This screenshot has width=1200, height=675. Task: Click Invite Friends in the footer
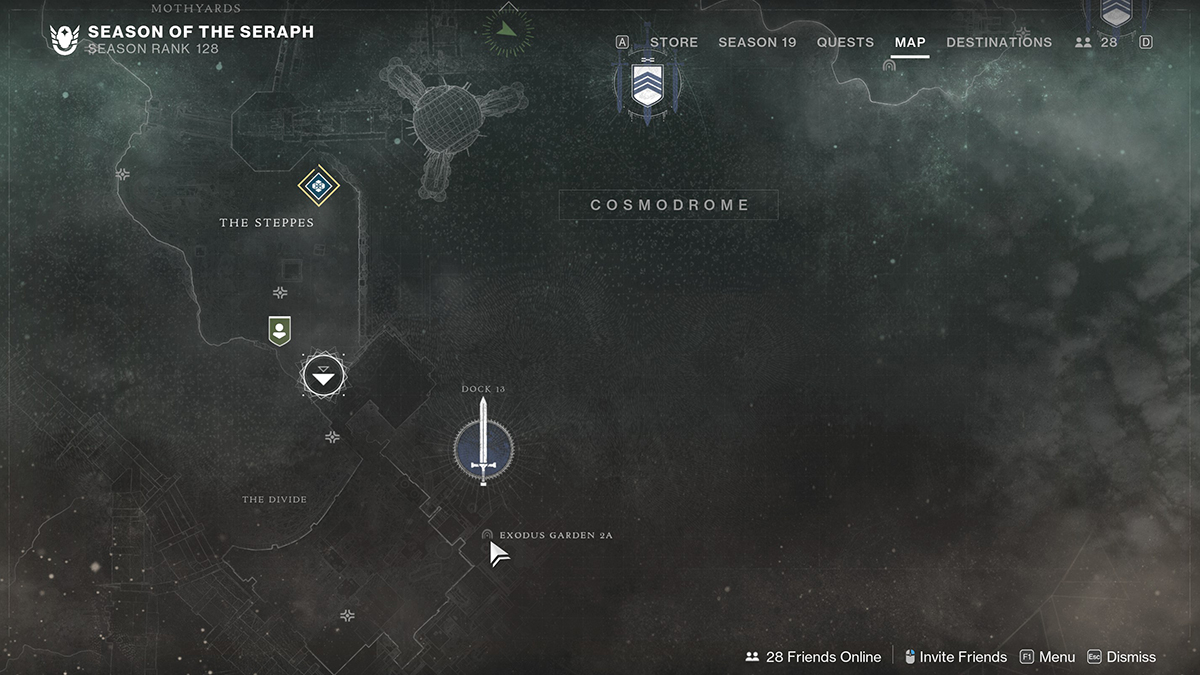coord(955,657)
